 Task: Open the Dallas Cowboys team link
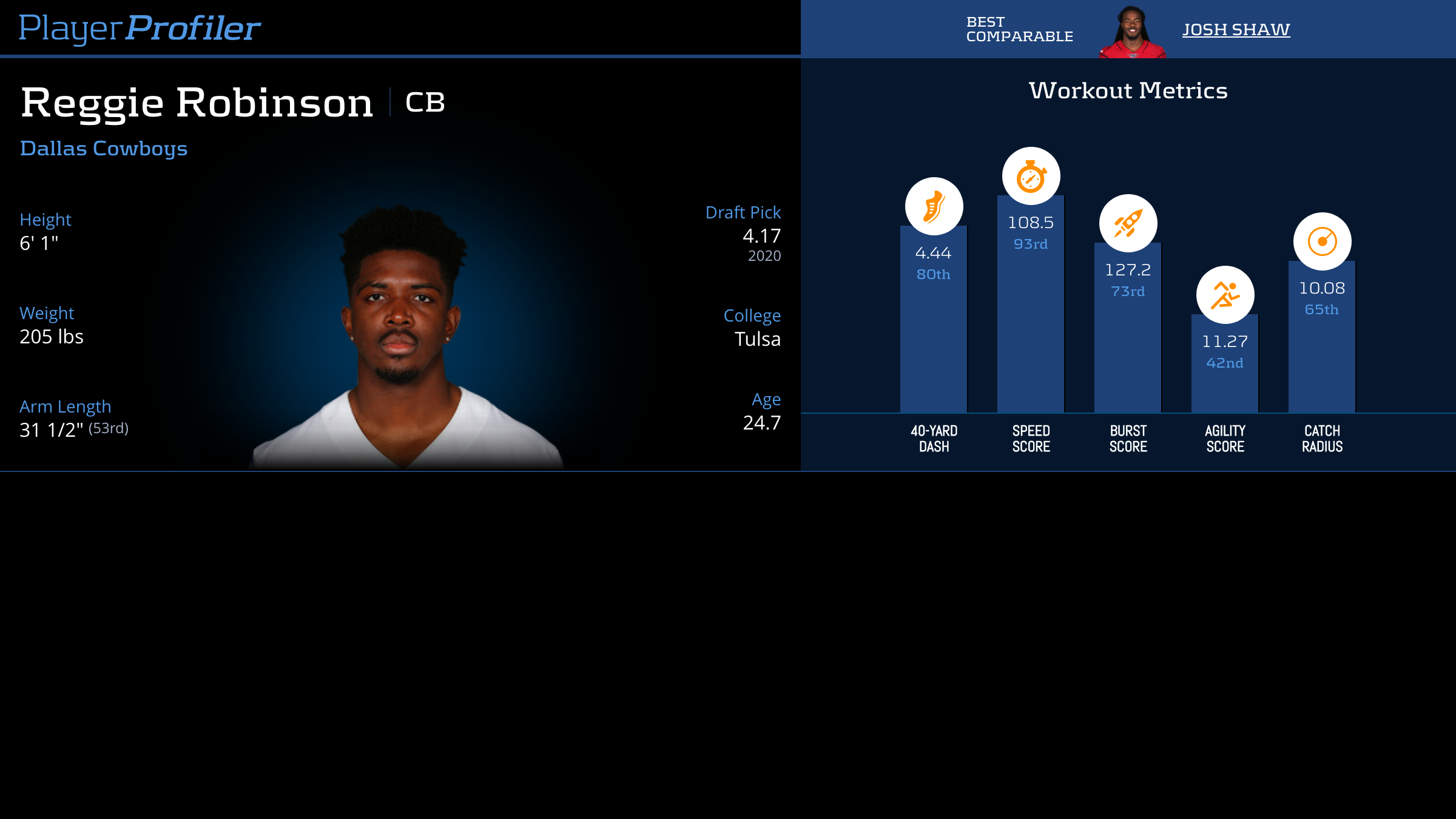tap(104, 149)
